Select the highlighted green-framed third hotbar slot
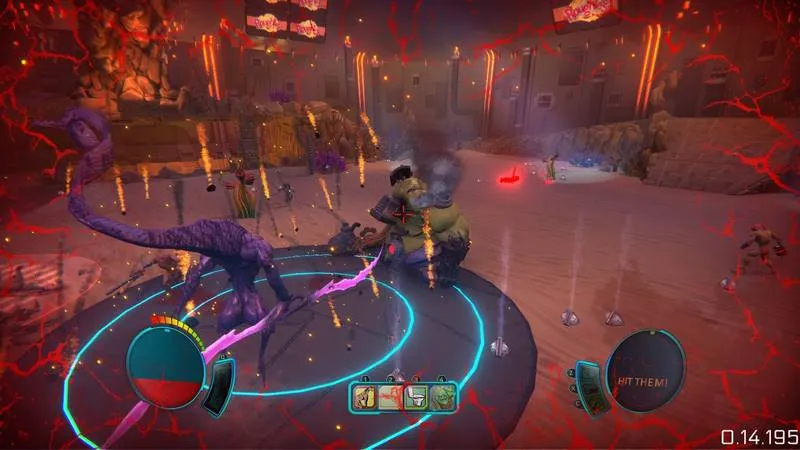The width and height of the screenshot is (800, 450). click(x=417, y=398)
